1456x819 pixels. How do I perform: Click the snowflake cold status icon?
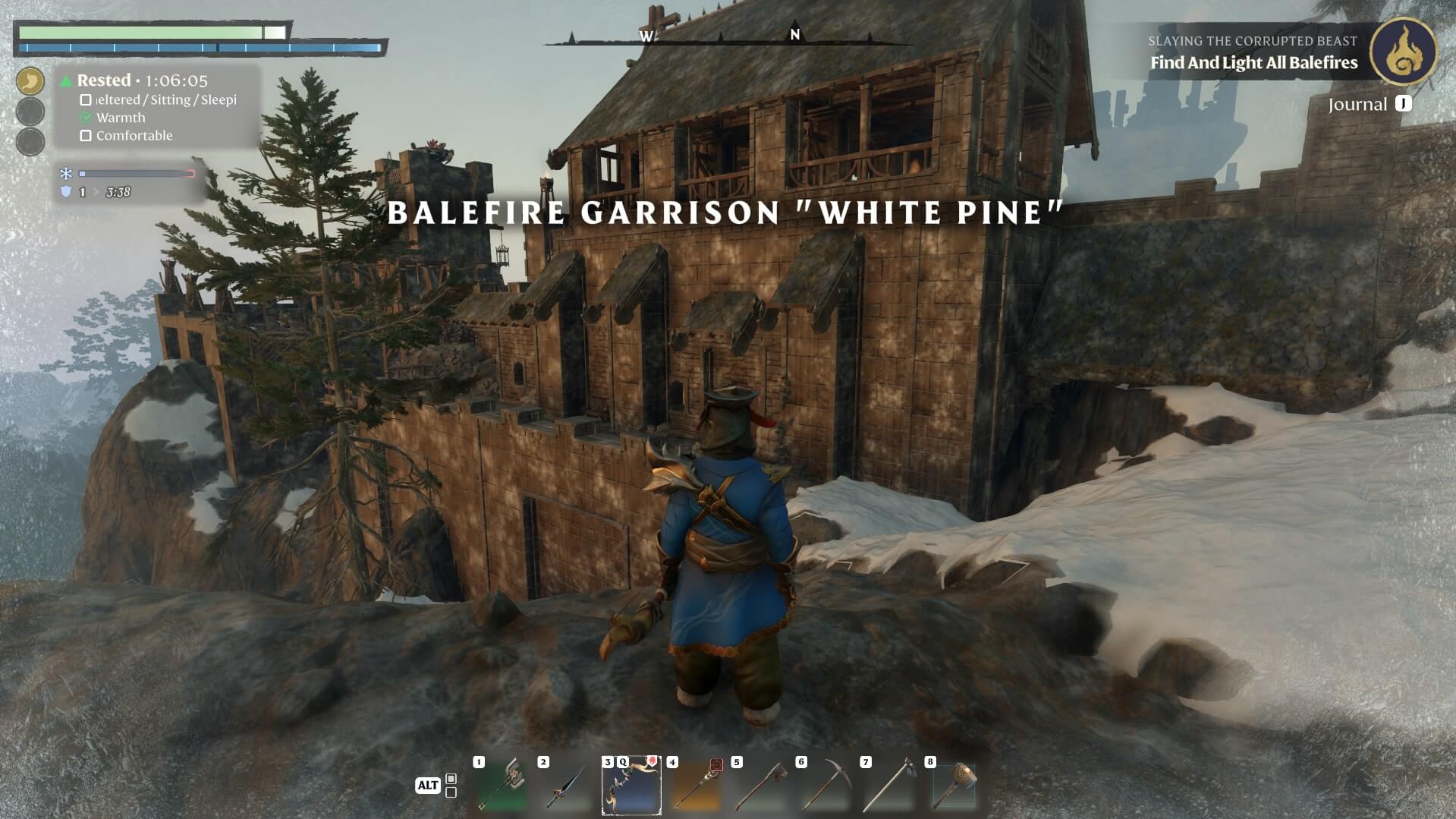[x=66, y=174]
